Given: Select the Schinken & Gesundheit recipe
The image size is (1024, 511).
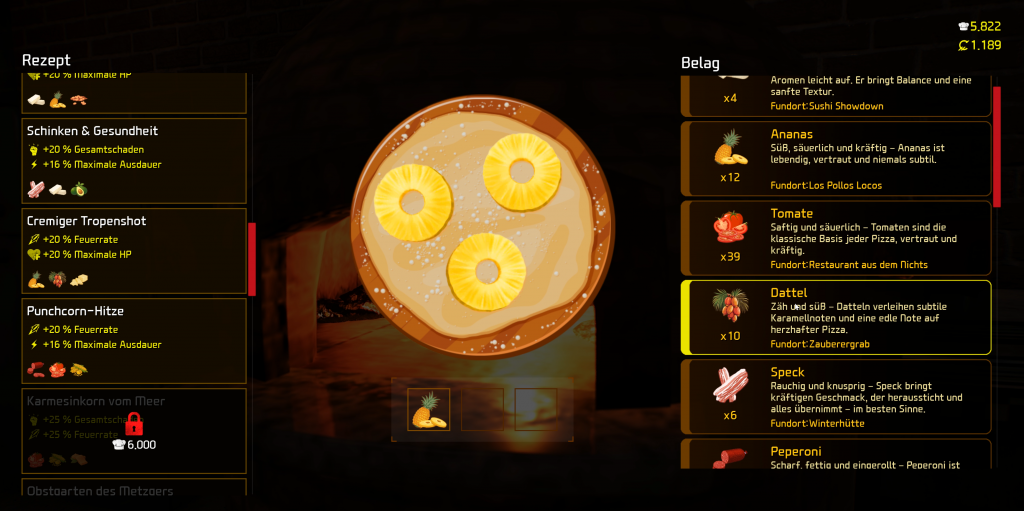Looking at the screenshot, I should click(134, 160).
